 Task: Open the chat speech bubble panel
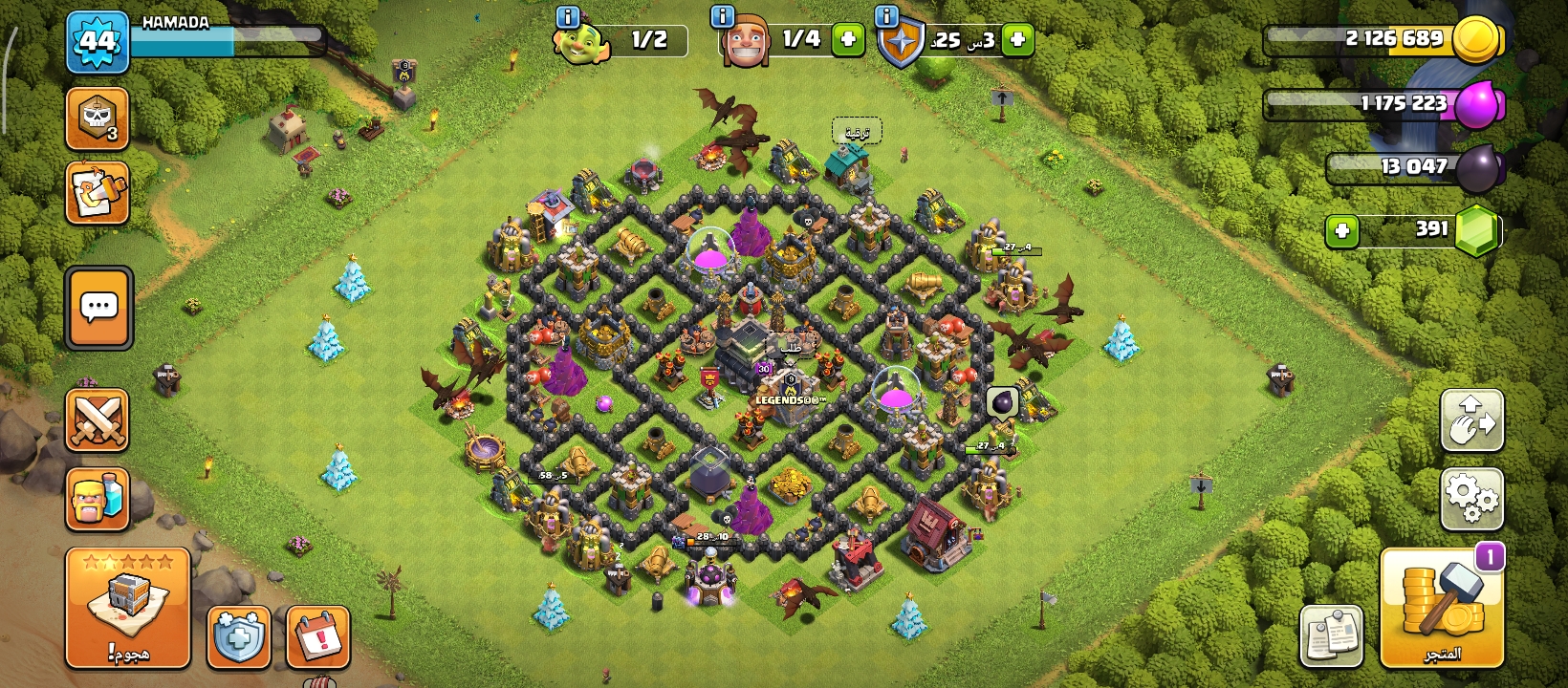pos(99,308)
